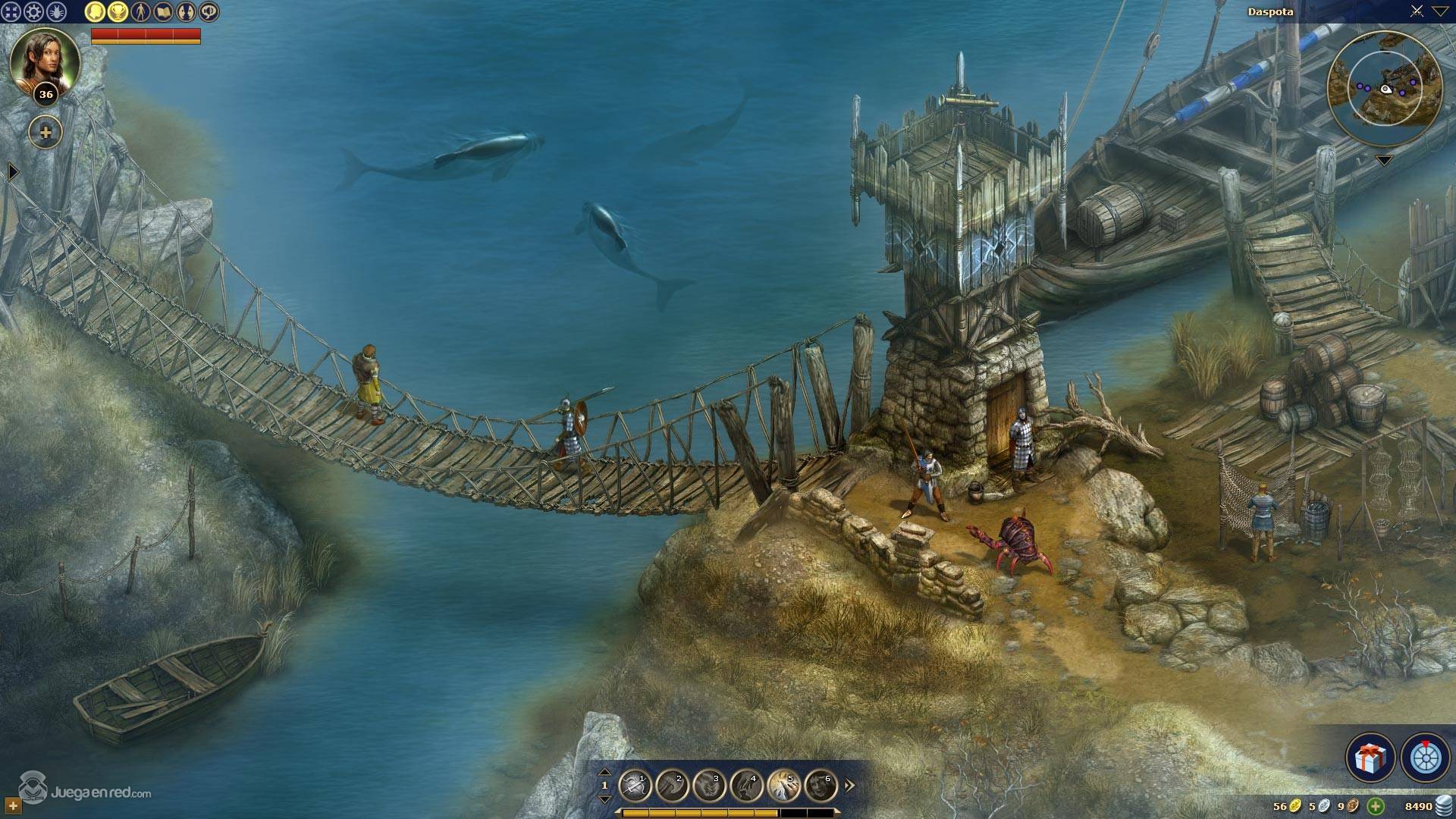
Task: Switch hotbar page with the up arrow
Action: tap(604, 772)
